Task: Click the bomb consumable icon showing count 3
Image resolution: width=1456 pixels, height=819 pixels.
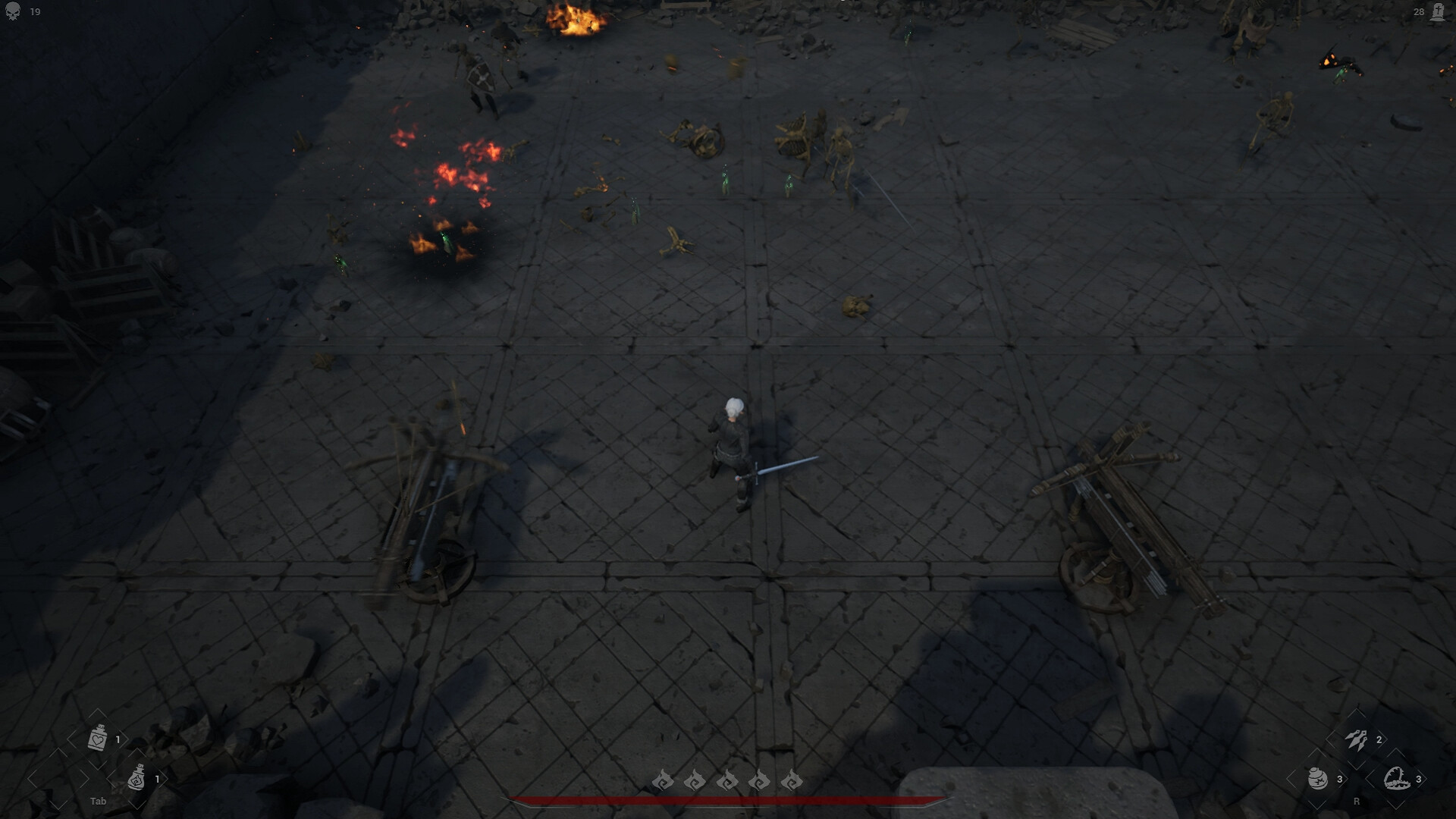Action: click(1318, 778)
